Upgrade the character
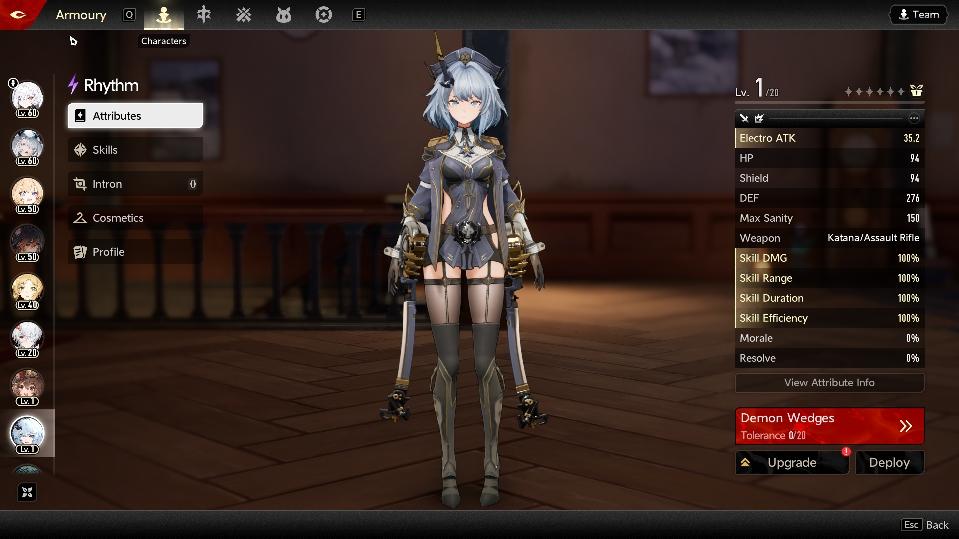959x539 pixels. click(x=791, y=463)
